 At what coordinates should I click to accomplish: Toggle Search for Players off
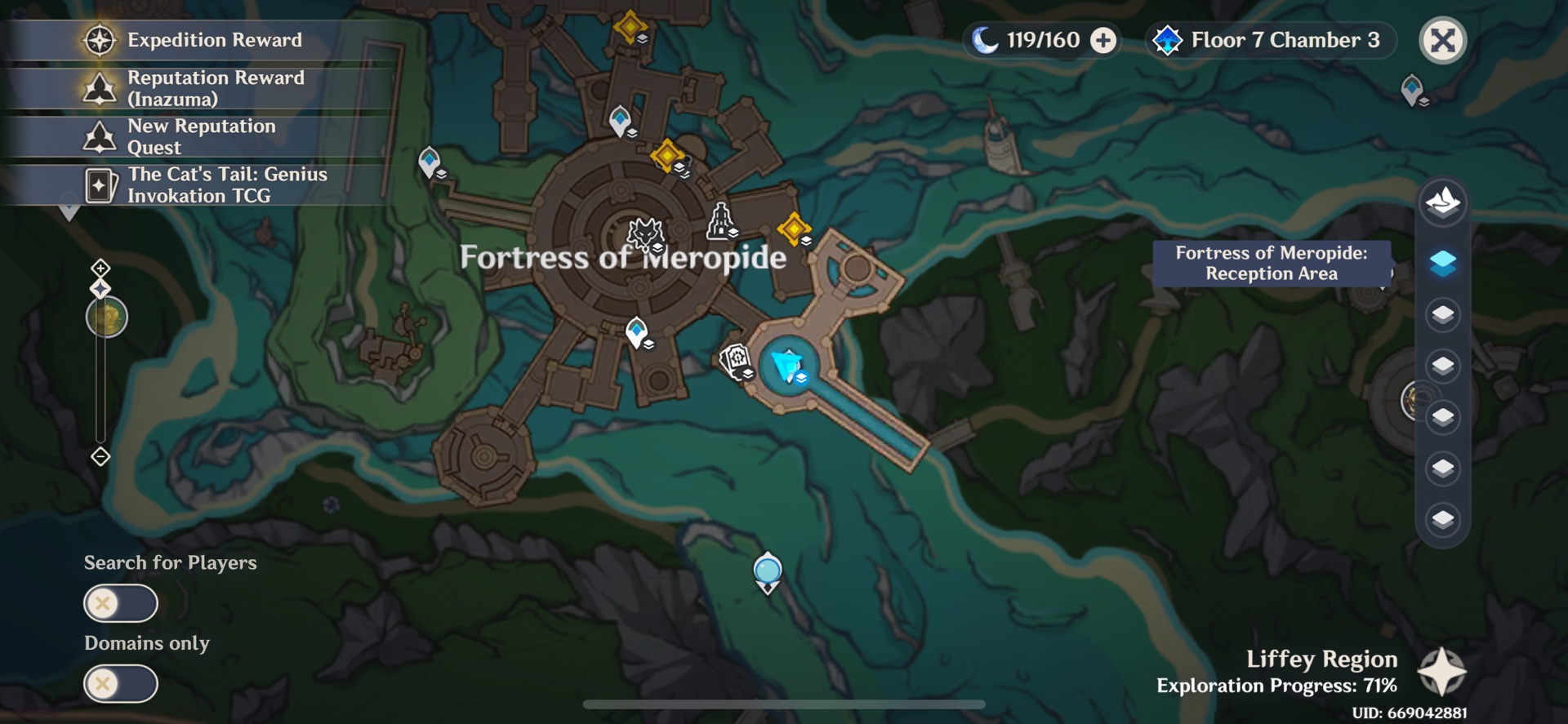(121, 604)
